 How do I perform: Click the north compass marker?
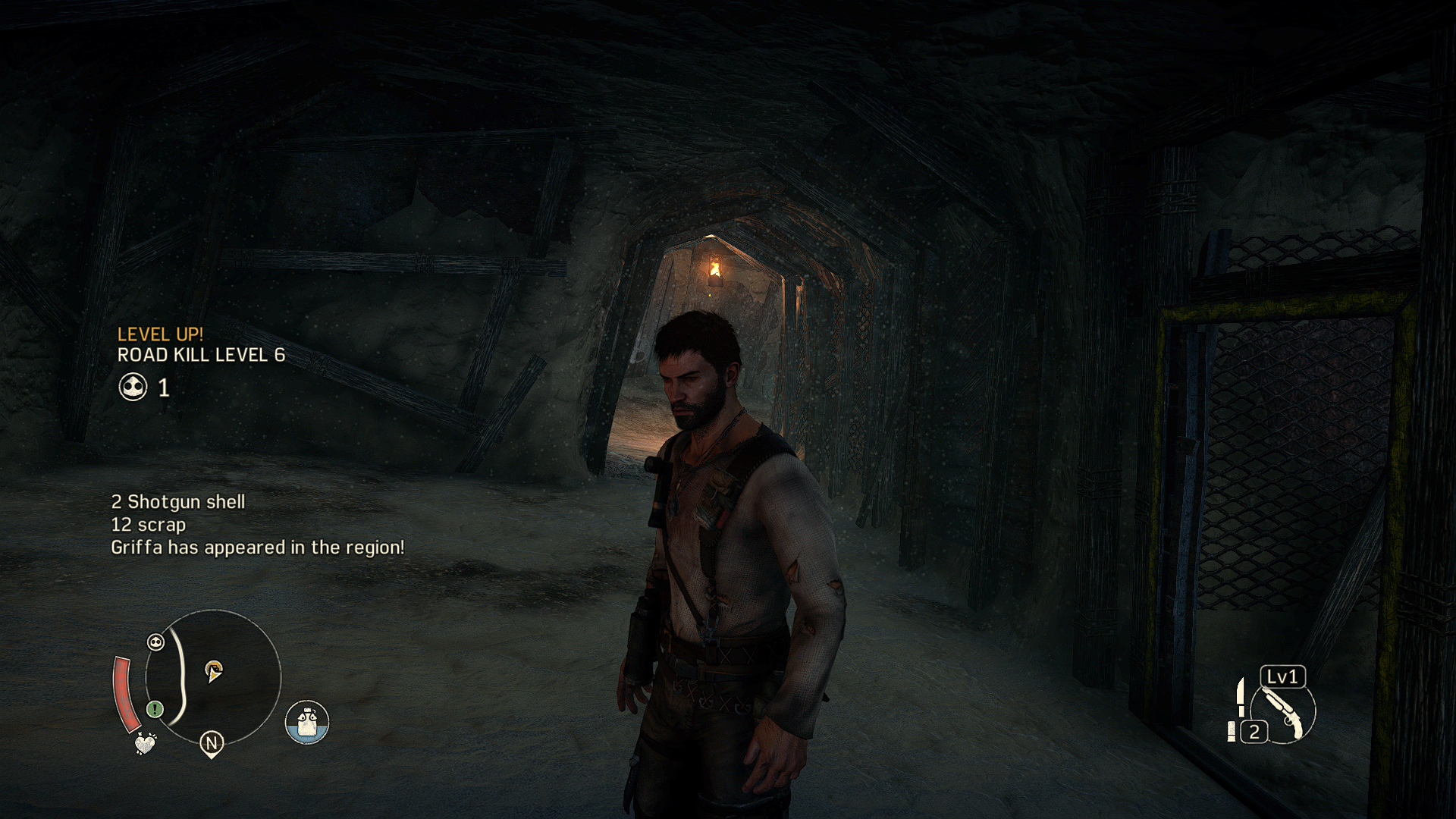[x=212, y=743]
